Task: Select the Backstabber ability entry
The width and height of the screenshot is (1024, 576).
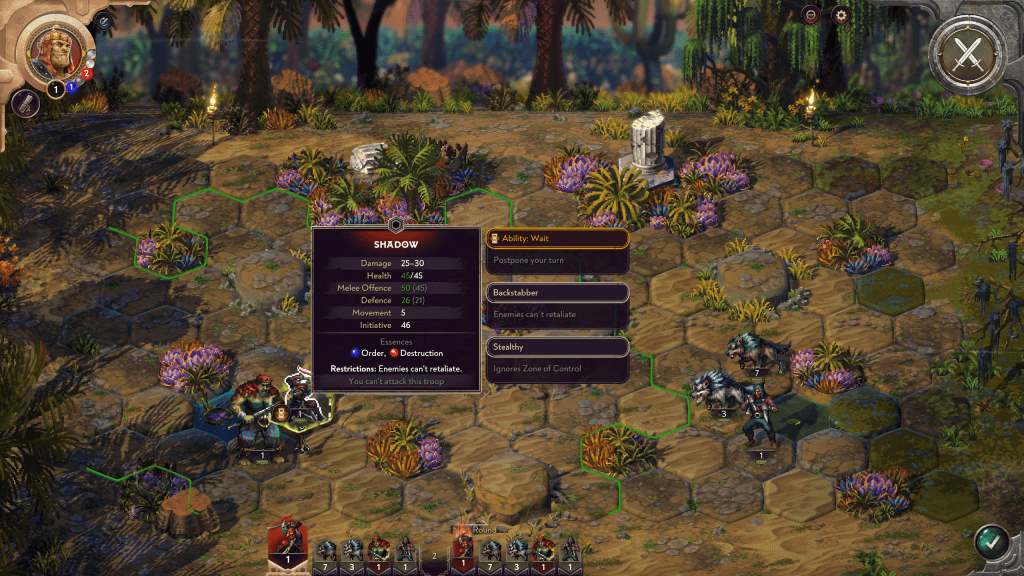Action: 557,293
